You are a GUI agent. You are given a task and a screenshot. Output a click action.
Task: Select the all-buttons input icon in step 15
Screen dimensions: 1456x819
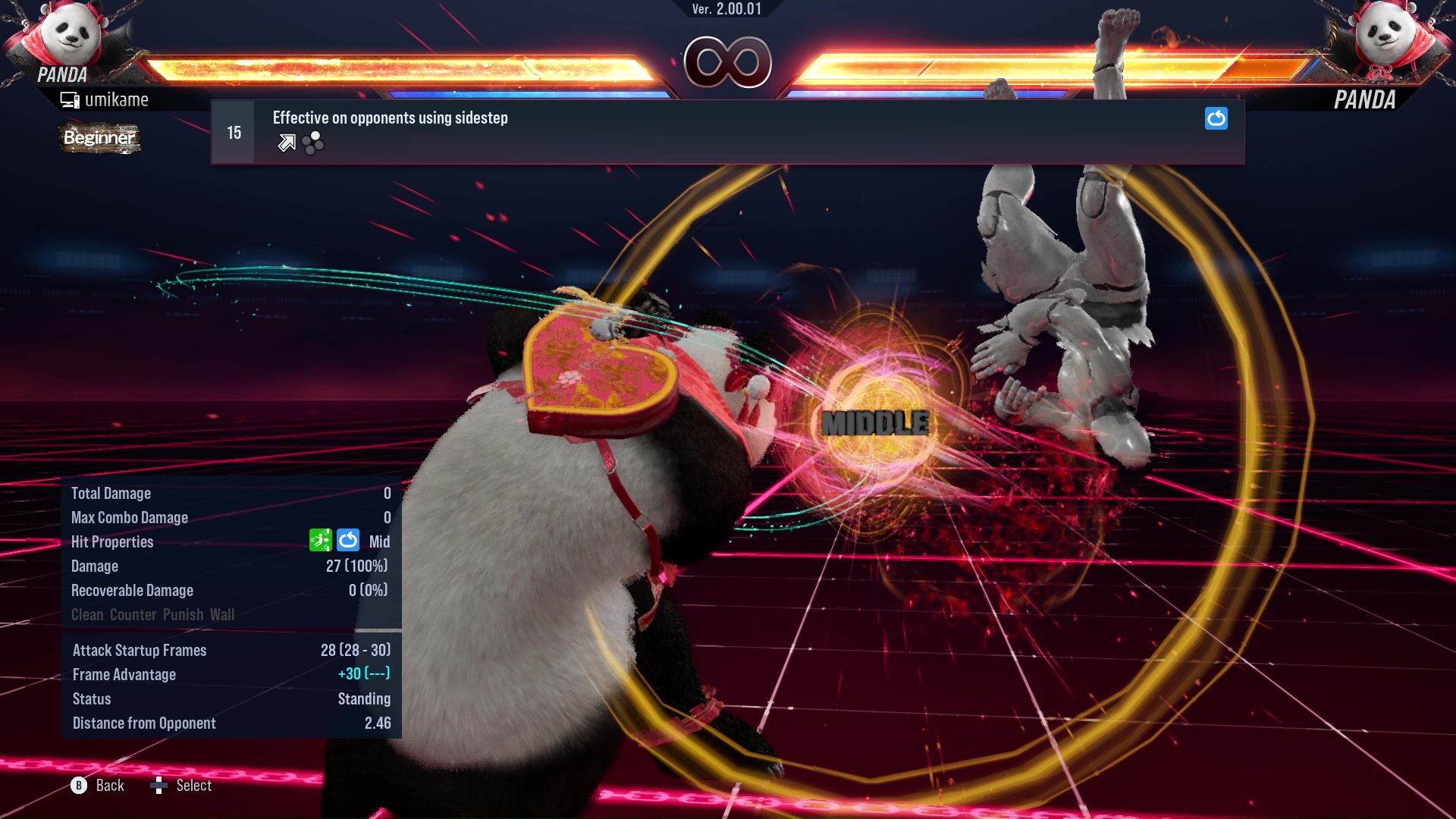coord(312,143)
